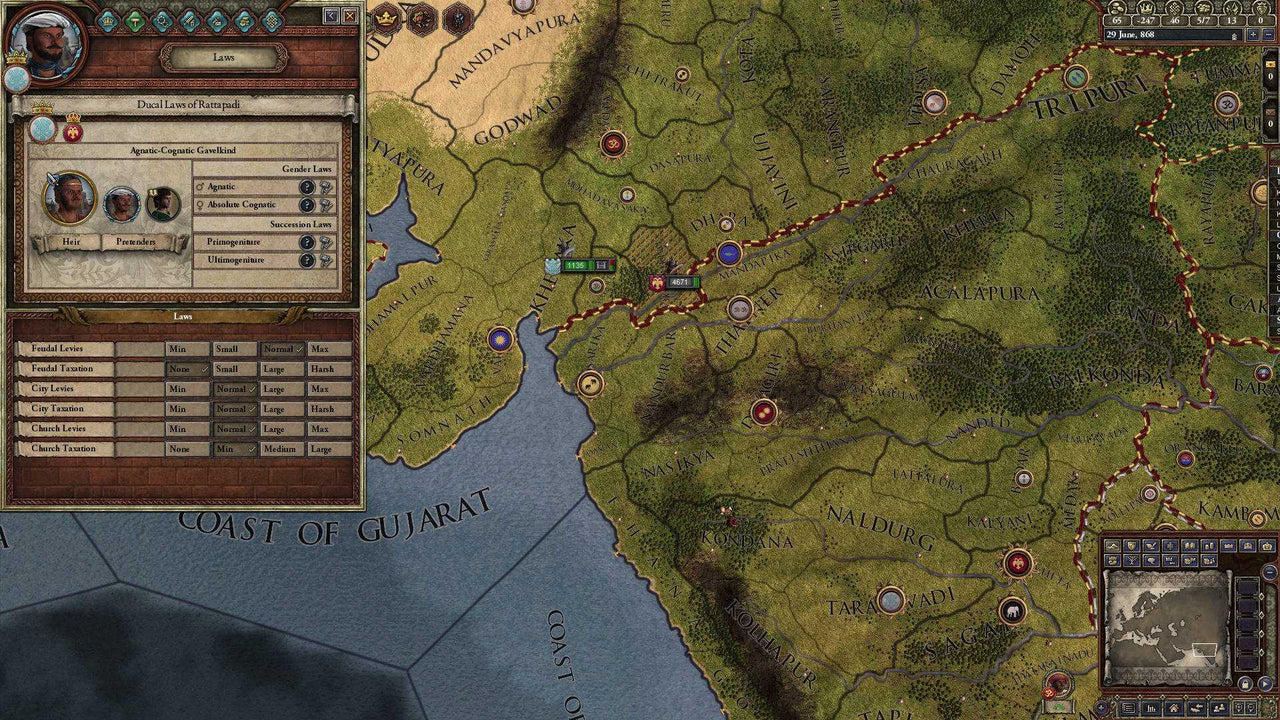Expand the date bar stack control
This screenshot has height=720, width=1280.
point(1234,36)
